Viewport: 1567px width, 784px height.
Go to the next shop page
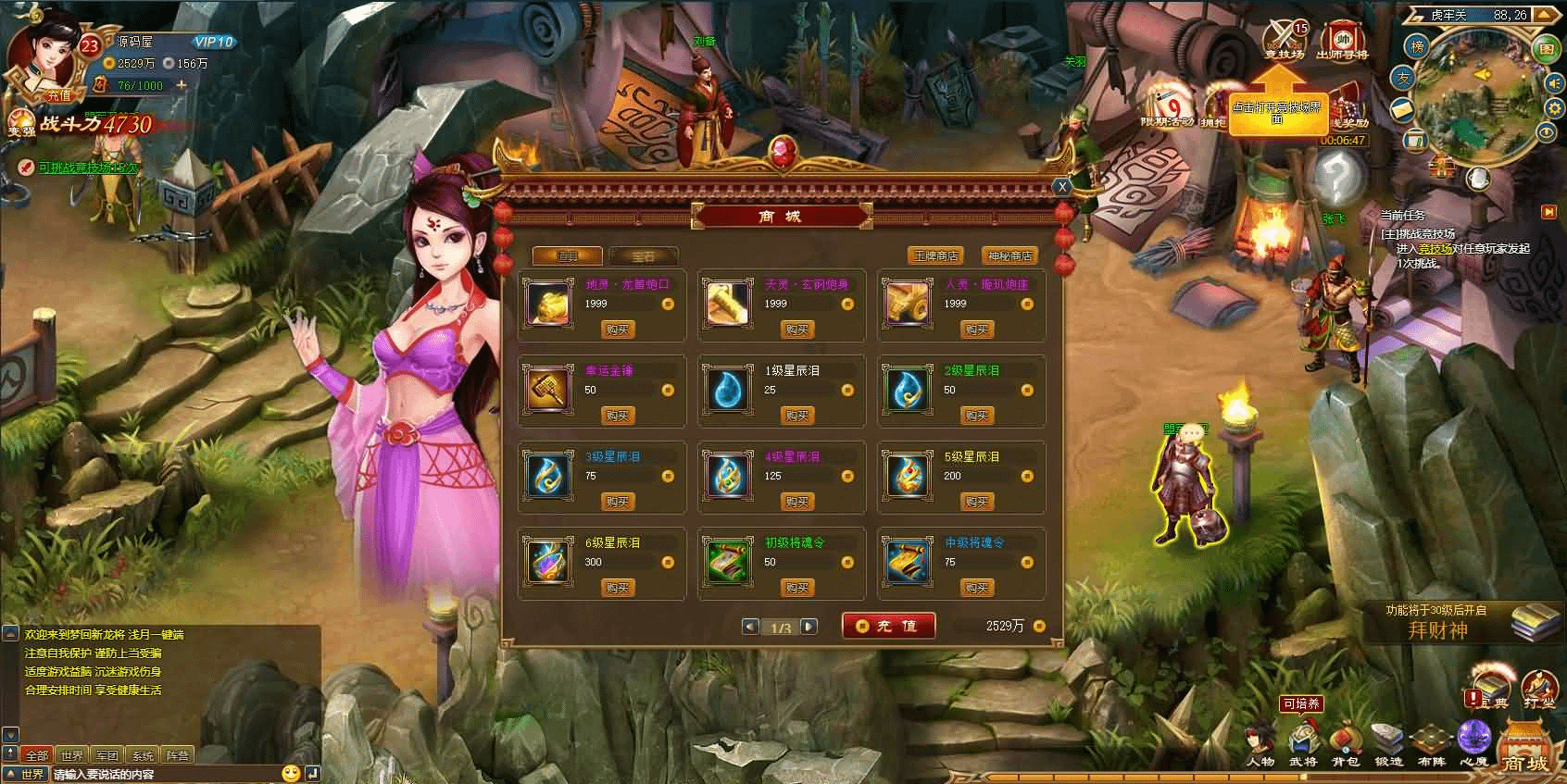(809, 627)
